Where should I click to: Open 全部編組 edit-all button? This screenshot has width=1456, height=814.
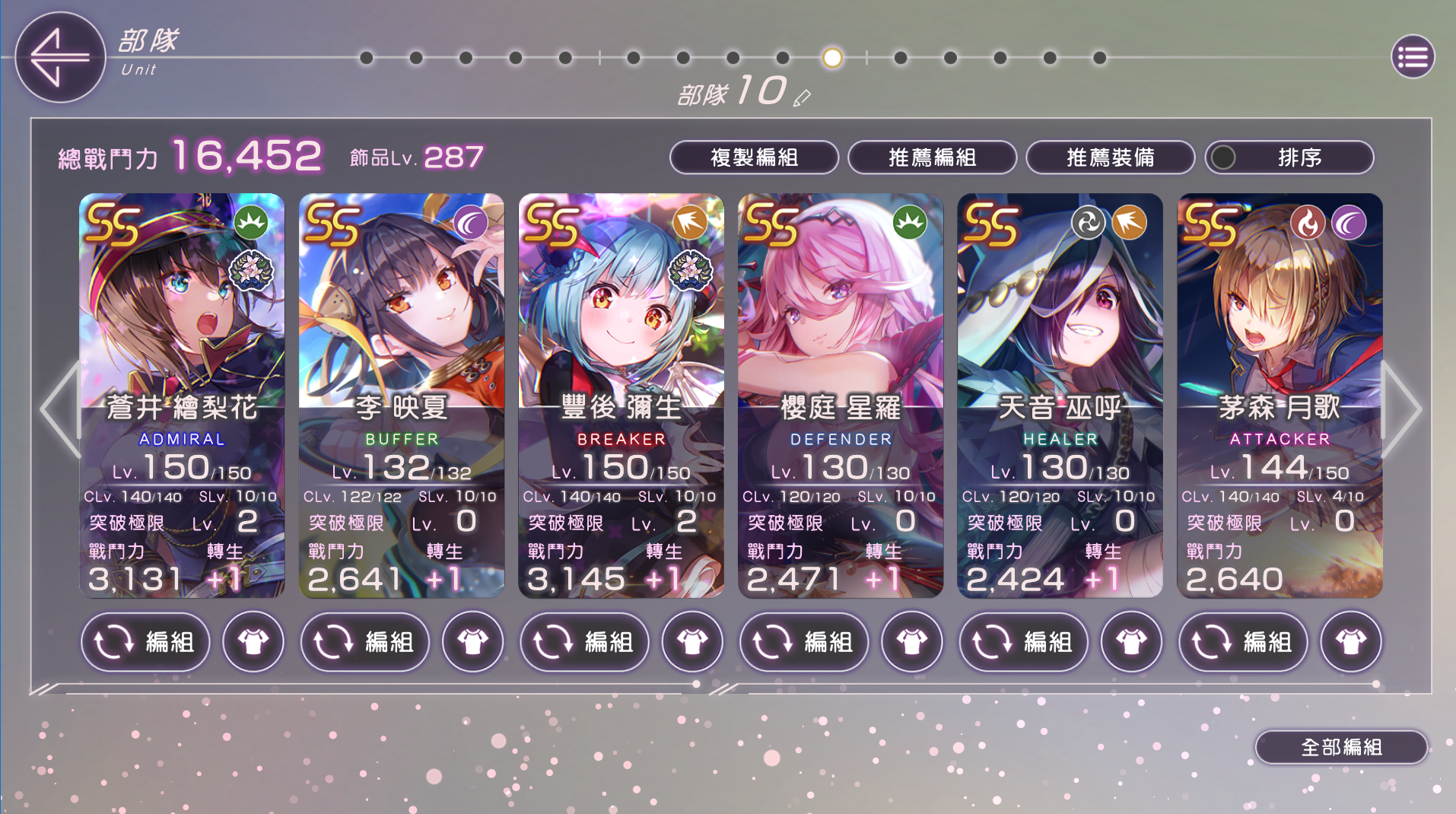pyautogui.click(x=1341, y=747)
